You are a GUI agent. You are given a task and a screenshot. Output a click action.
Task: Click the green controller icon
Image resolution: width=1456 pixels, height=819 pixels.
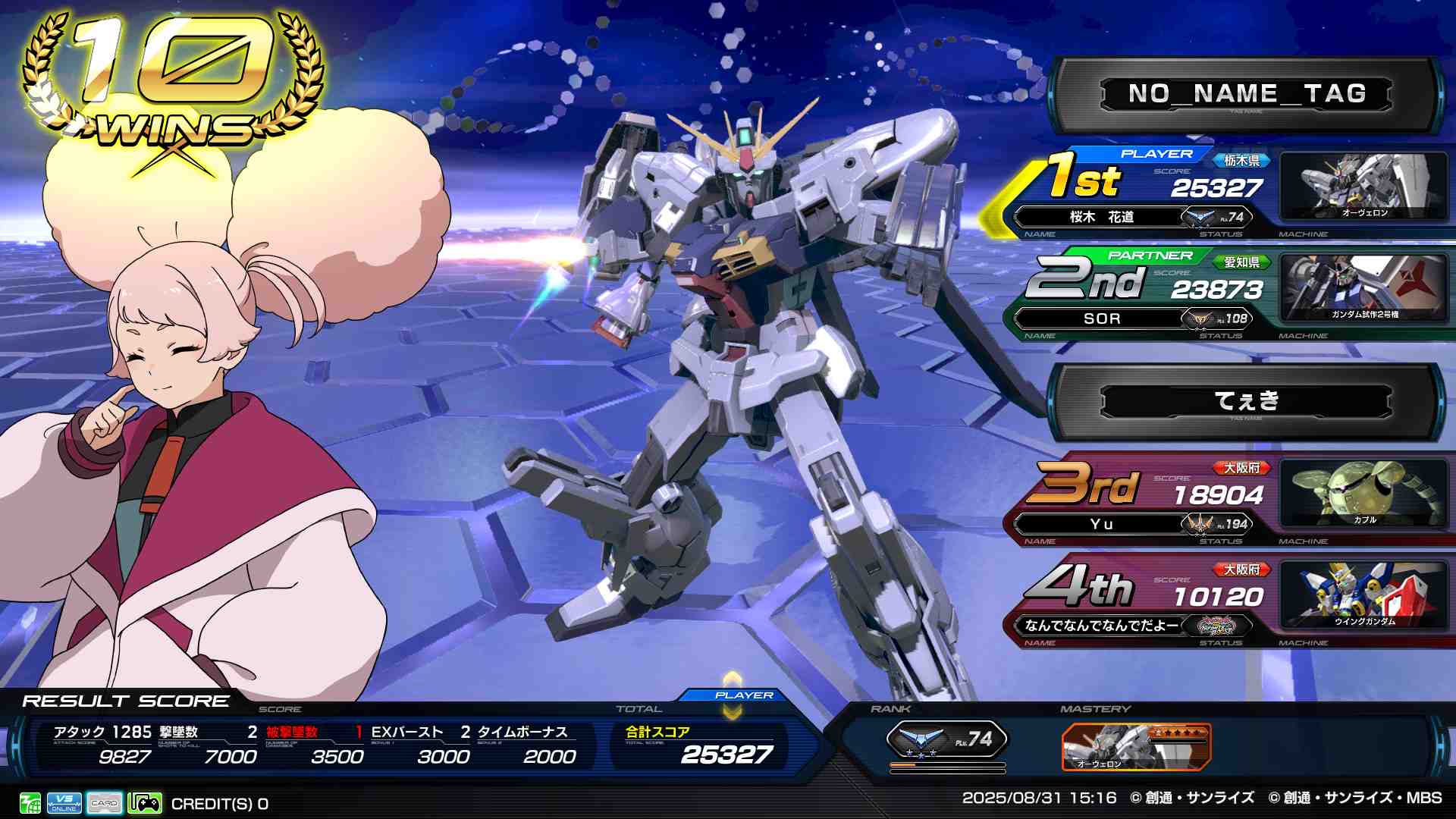(145, 803)
